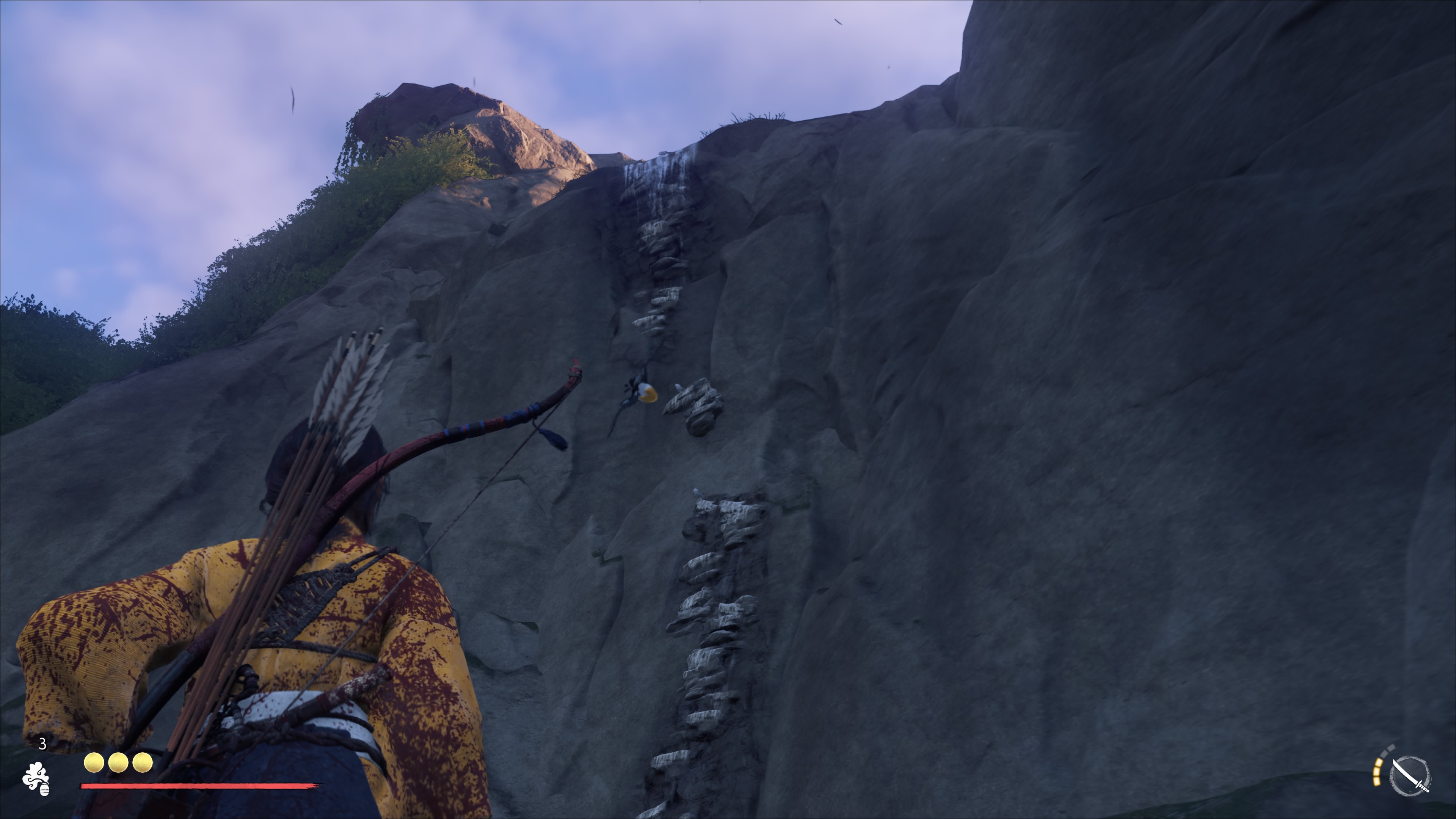Select the healing gourd icon

click(36, 779)
